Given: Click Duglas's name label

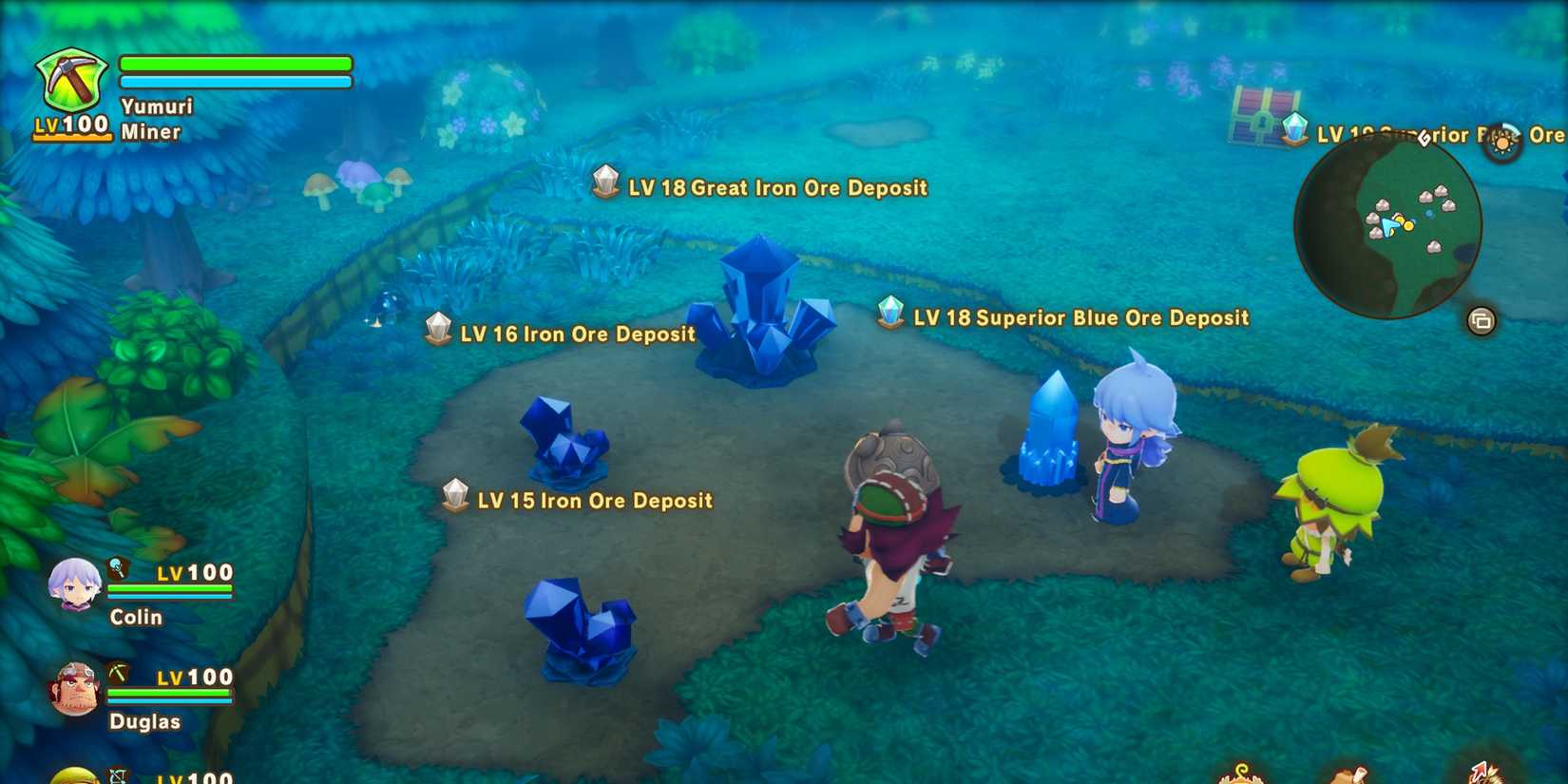Looking at the screenshot, I should tap(144, 721).
